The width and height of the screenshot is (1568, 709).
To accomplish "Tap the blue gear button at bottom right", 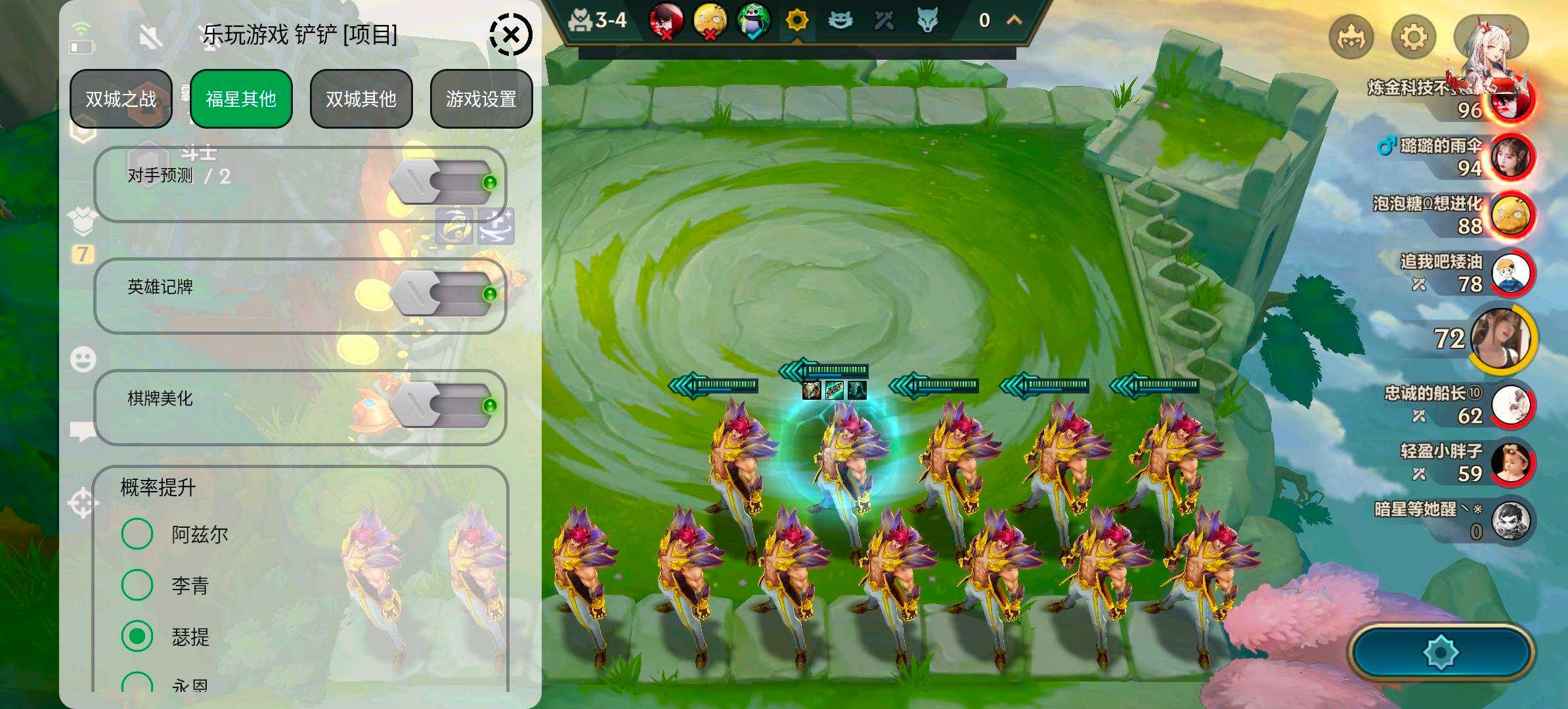I will tap(1441, 653).
